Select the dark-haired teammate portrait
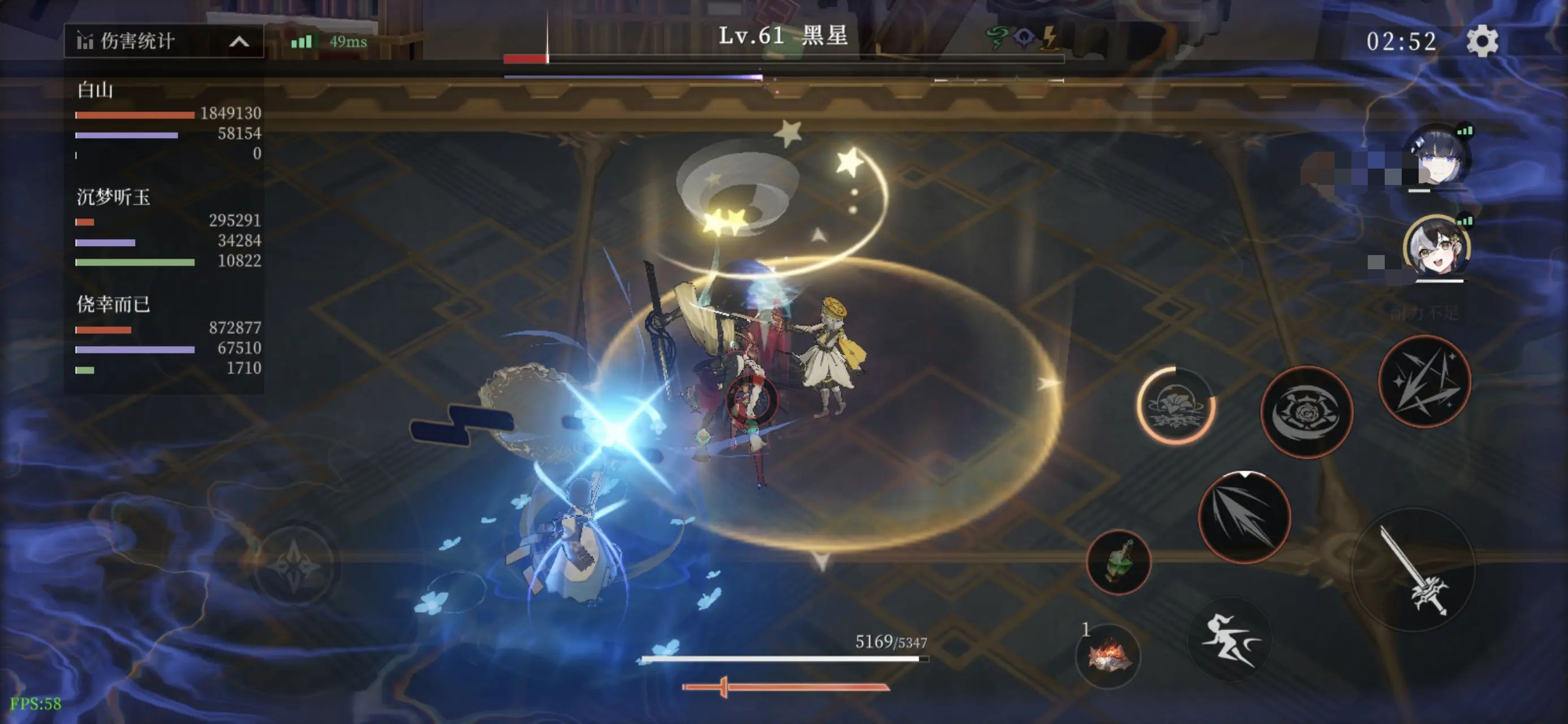 point(1437,157)
